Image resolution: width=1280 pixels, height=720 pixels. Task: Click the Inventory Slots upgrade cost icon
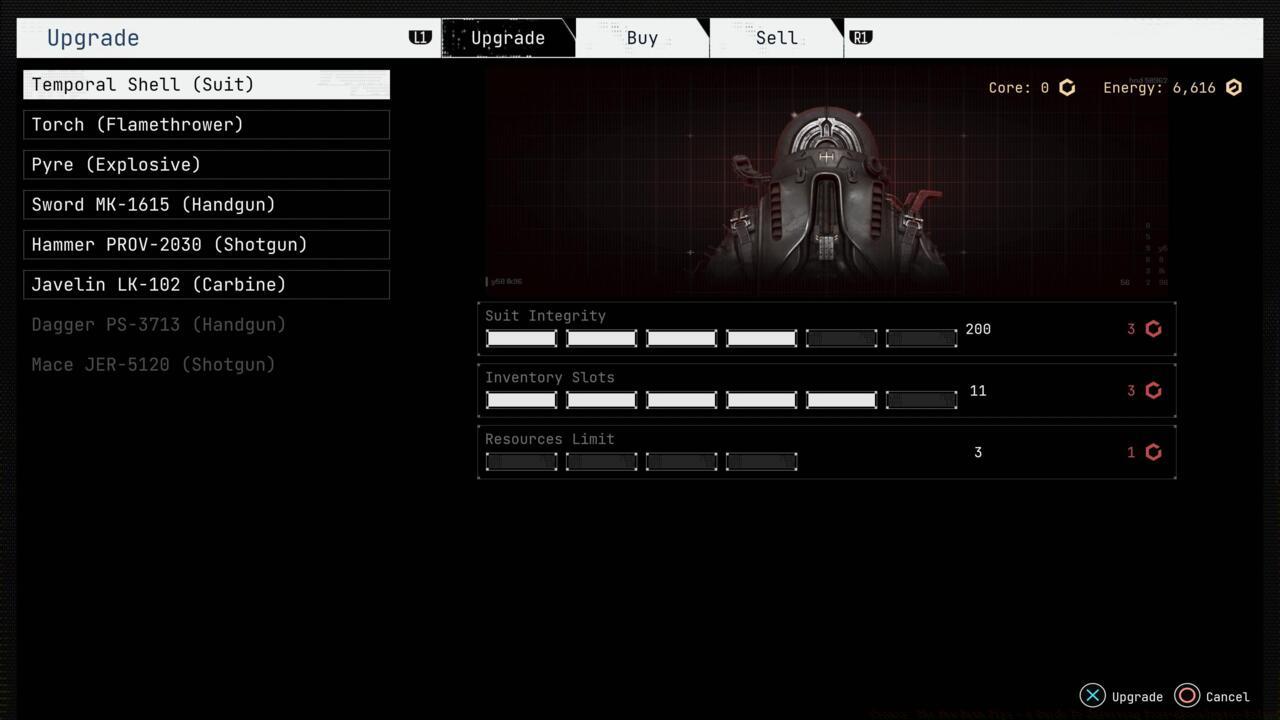click(x=1153, y=390)
